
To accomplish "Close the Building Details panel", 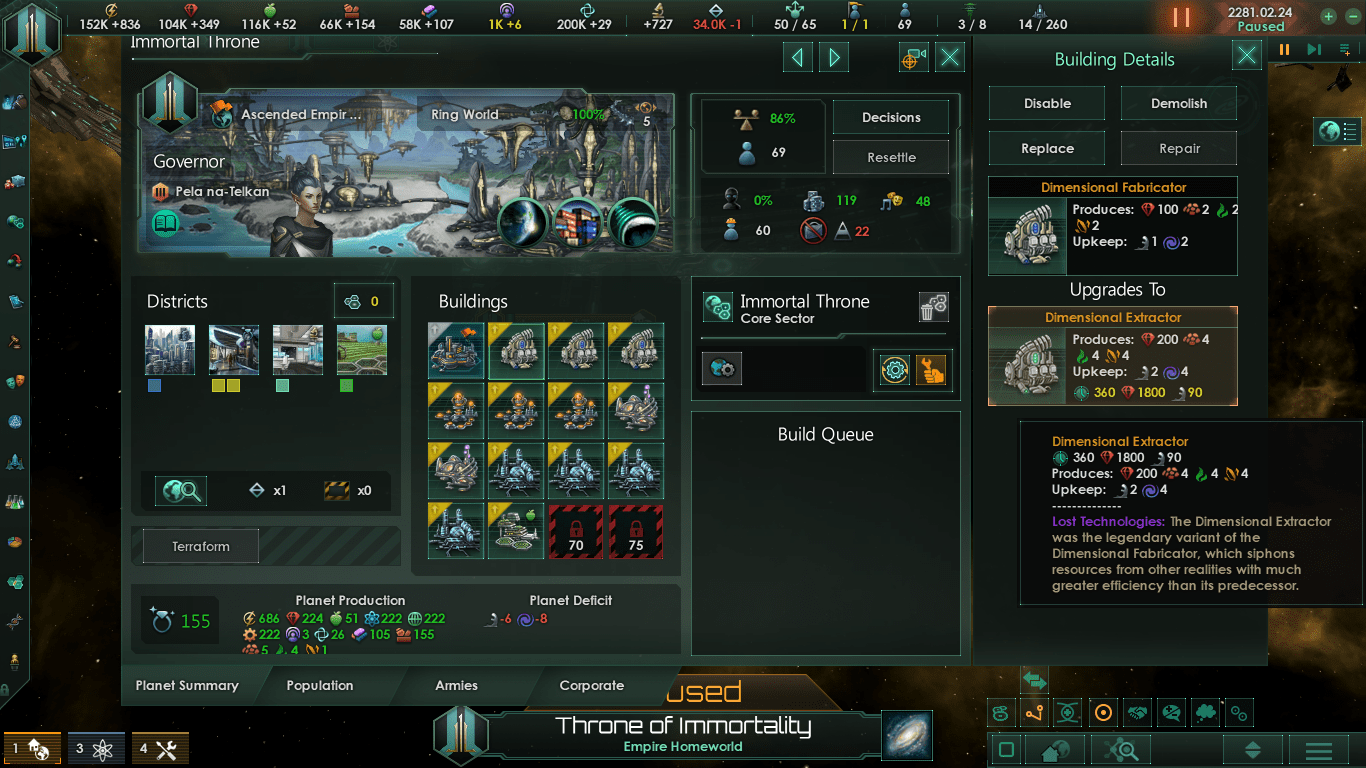I will click(x=1246, y=56).
